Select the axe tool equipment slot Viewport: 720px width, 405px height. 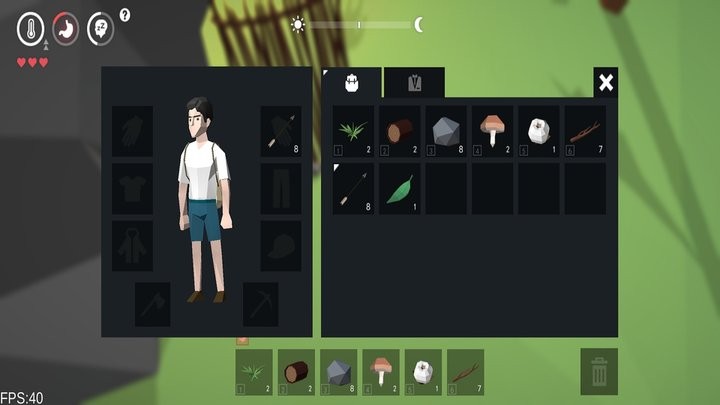click(153, 303)
